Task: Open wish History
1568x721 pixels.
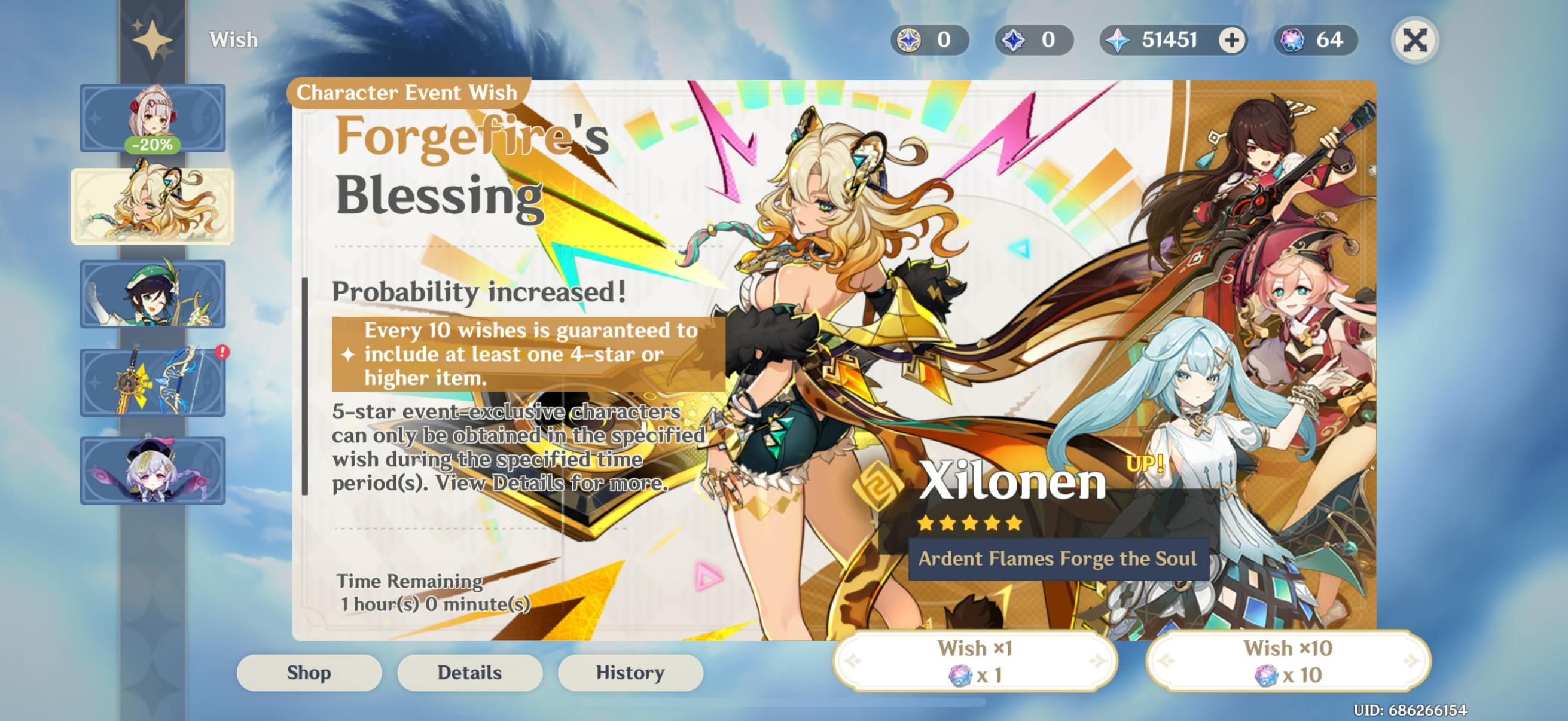Action: coord(630,673)
